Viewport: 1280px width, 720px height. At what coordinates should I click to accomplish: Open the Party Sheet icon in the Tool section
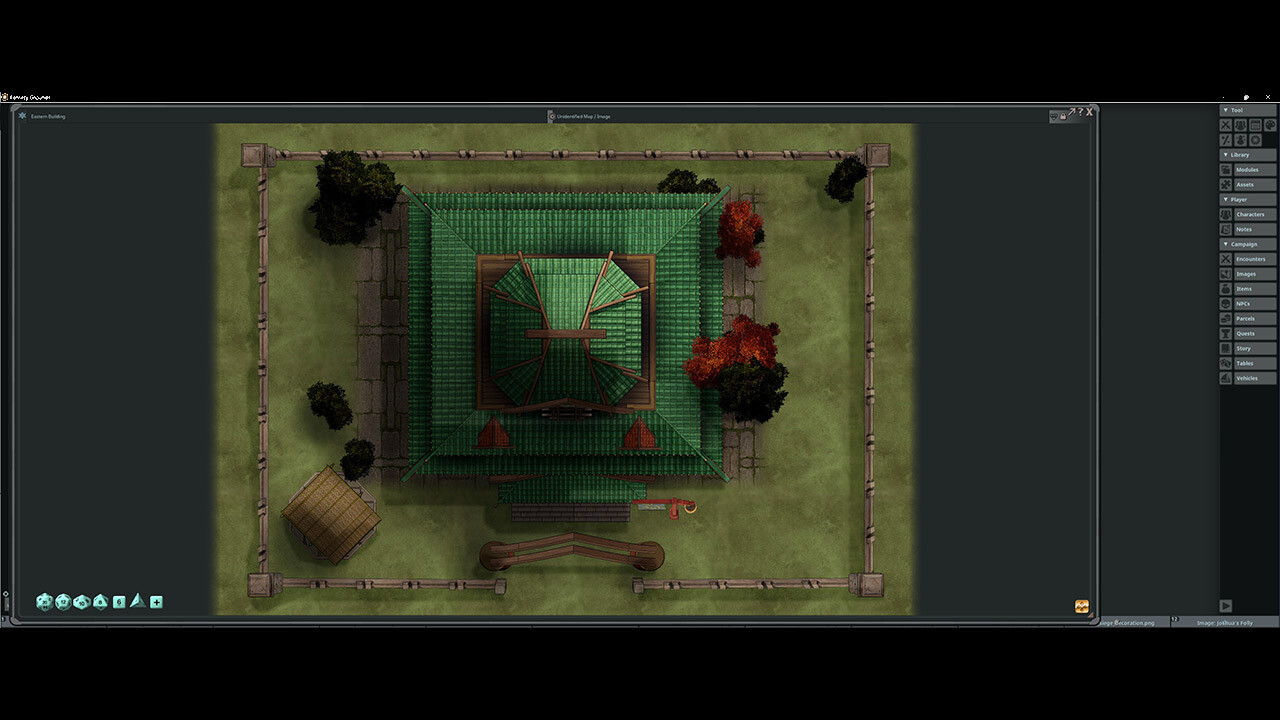(x=1240, y=125)
